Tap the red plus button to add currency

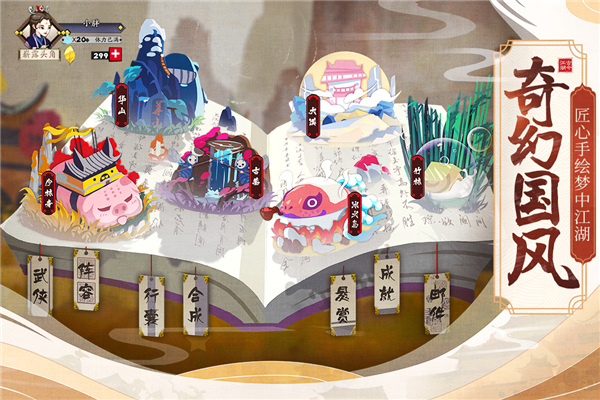(x=117, y=54)
